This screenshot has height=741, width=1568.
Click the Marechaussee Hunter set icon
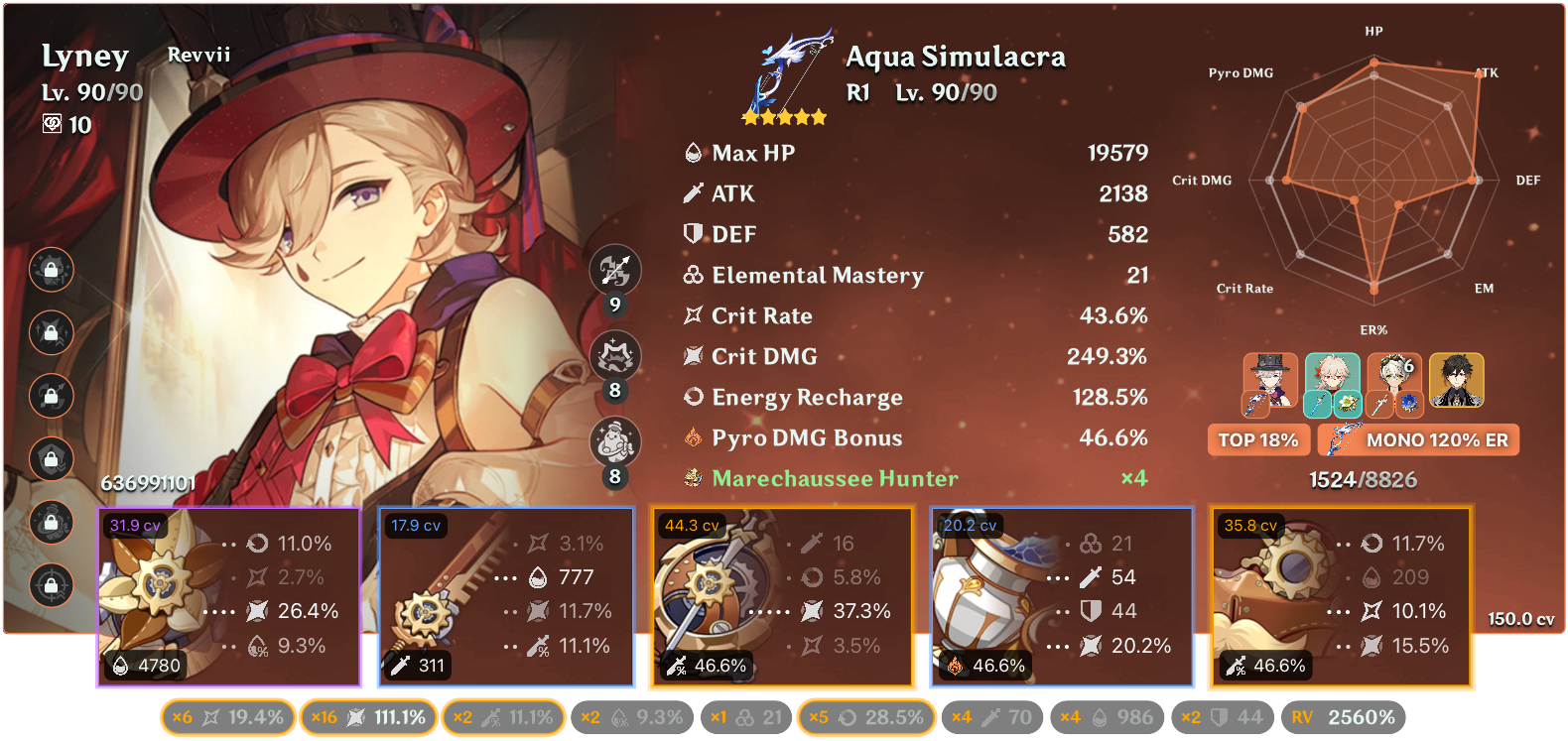[x=692, y=478]
